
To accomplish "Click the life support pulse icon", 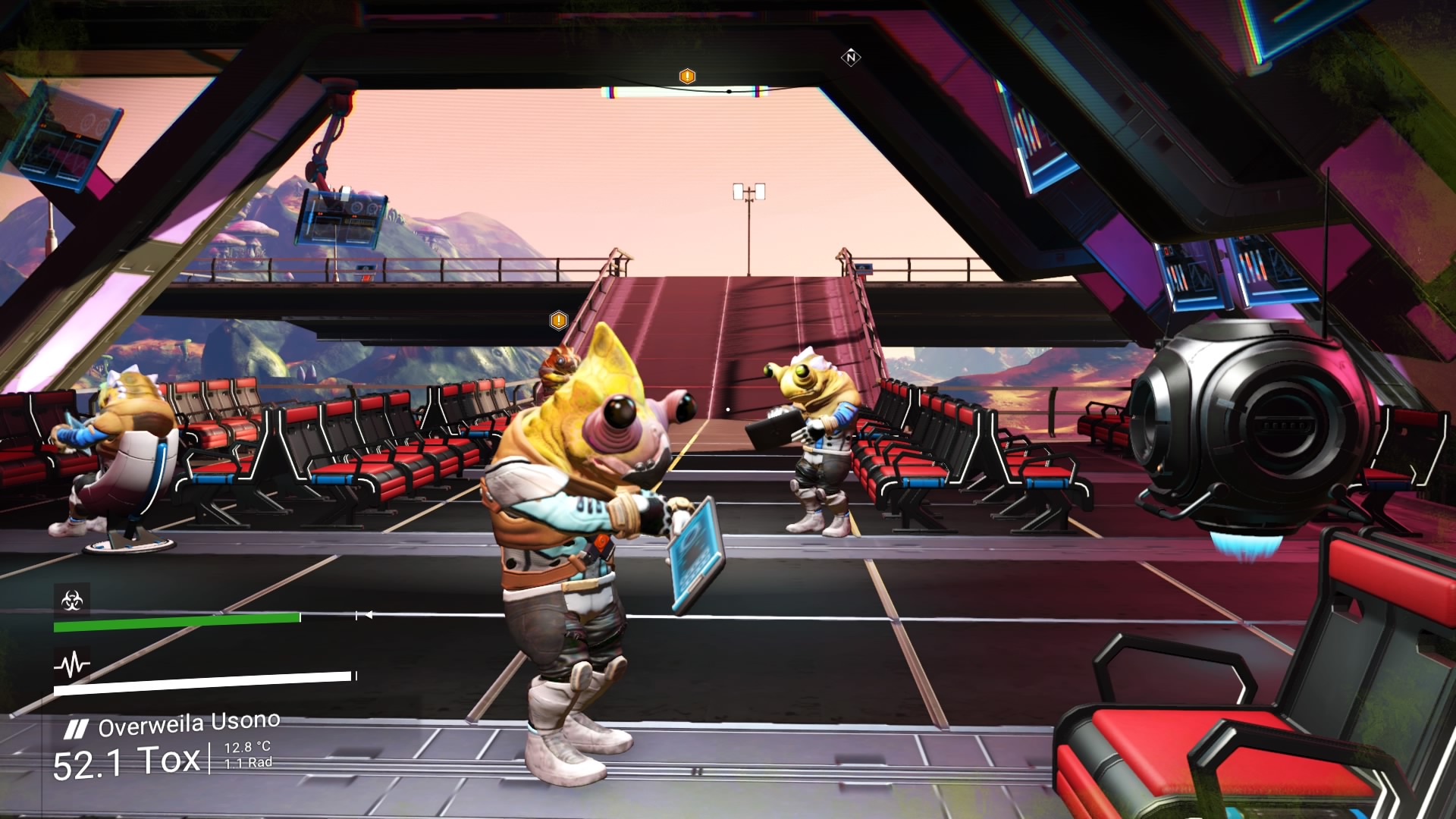I will point(72,665).
